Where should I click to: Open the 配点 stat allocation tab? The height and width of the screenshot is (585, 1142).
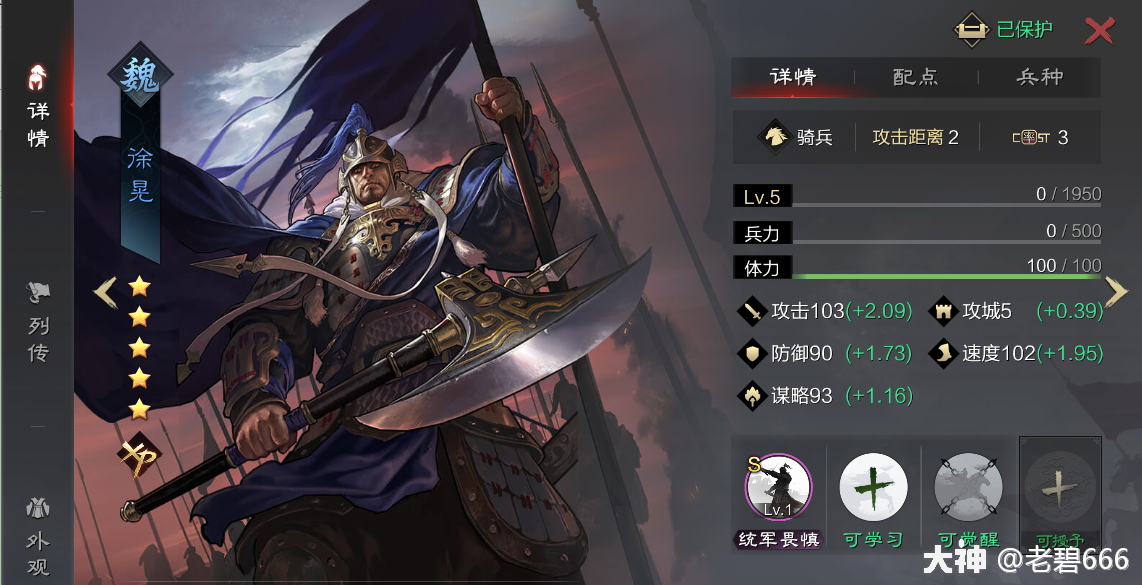pos(915,77)
